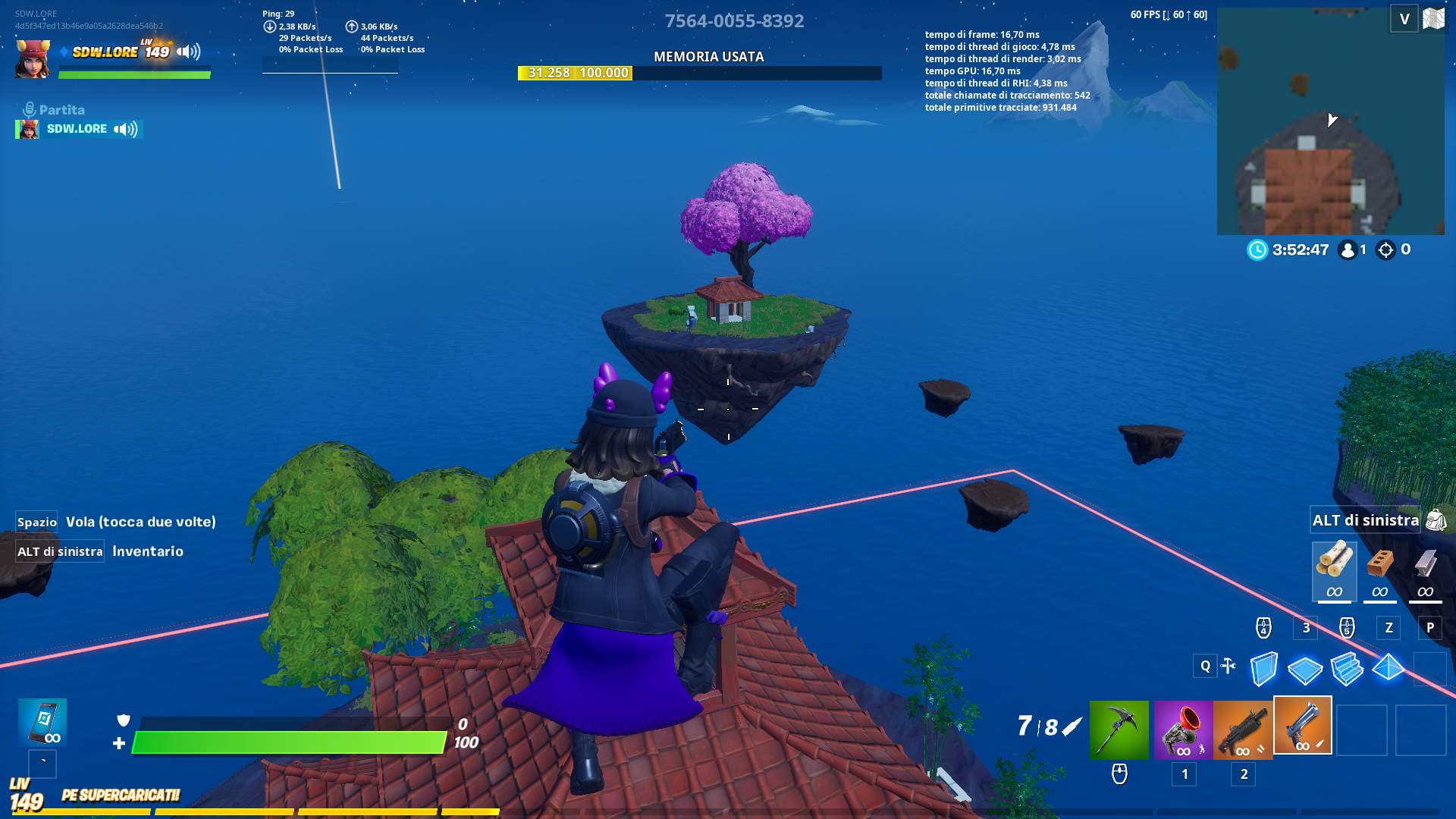Select the wall building piece
The image size is (1456, 819).
pos(1265,669)
